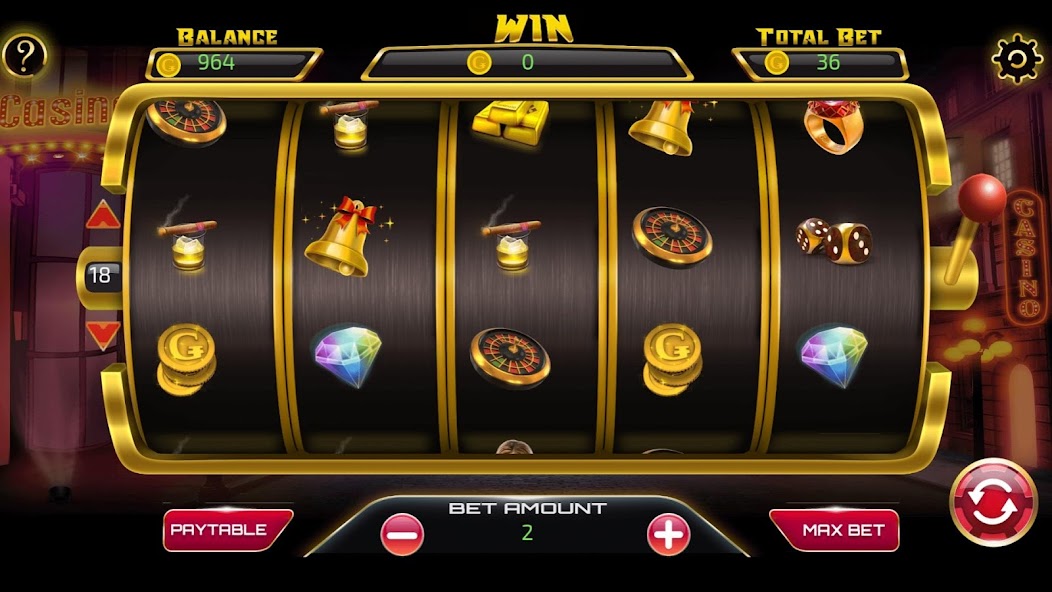Open the settings gear icon

[x=1016, y=59]
